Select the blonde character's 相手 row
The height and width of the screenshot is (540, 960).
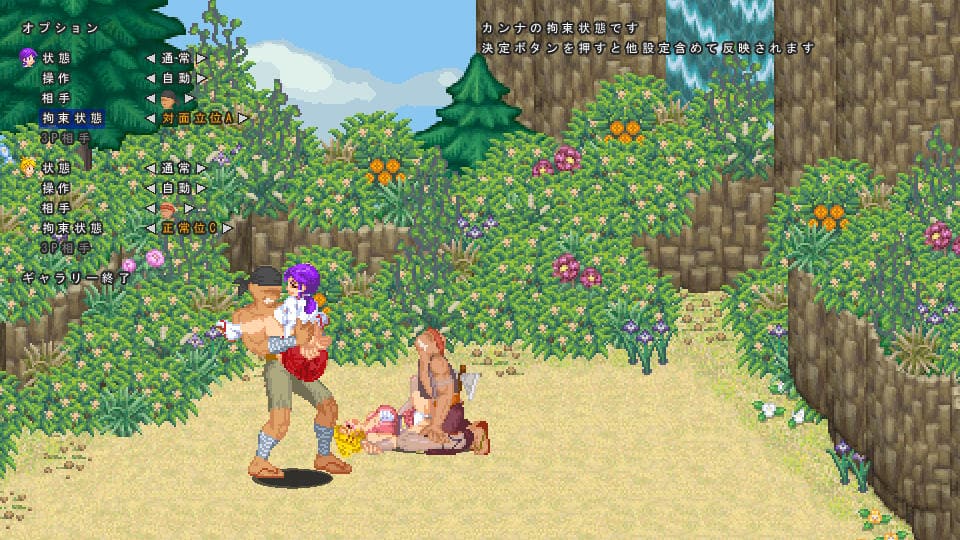click(x=56, y=208)
